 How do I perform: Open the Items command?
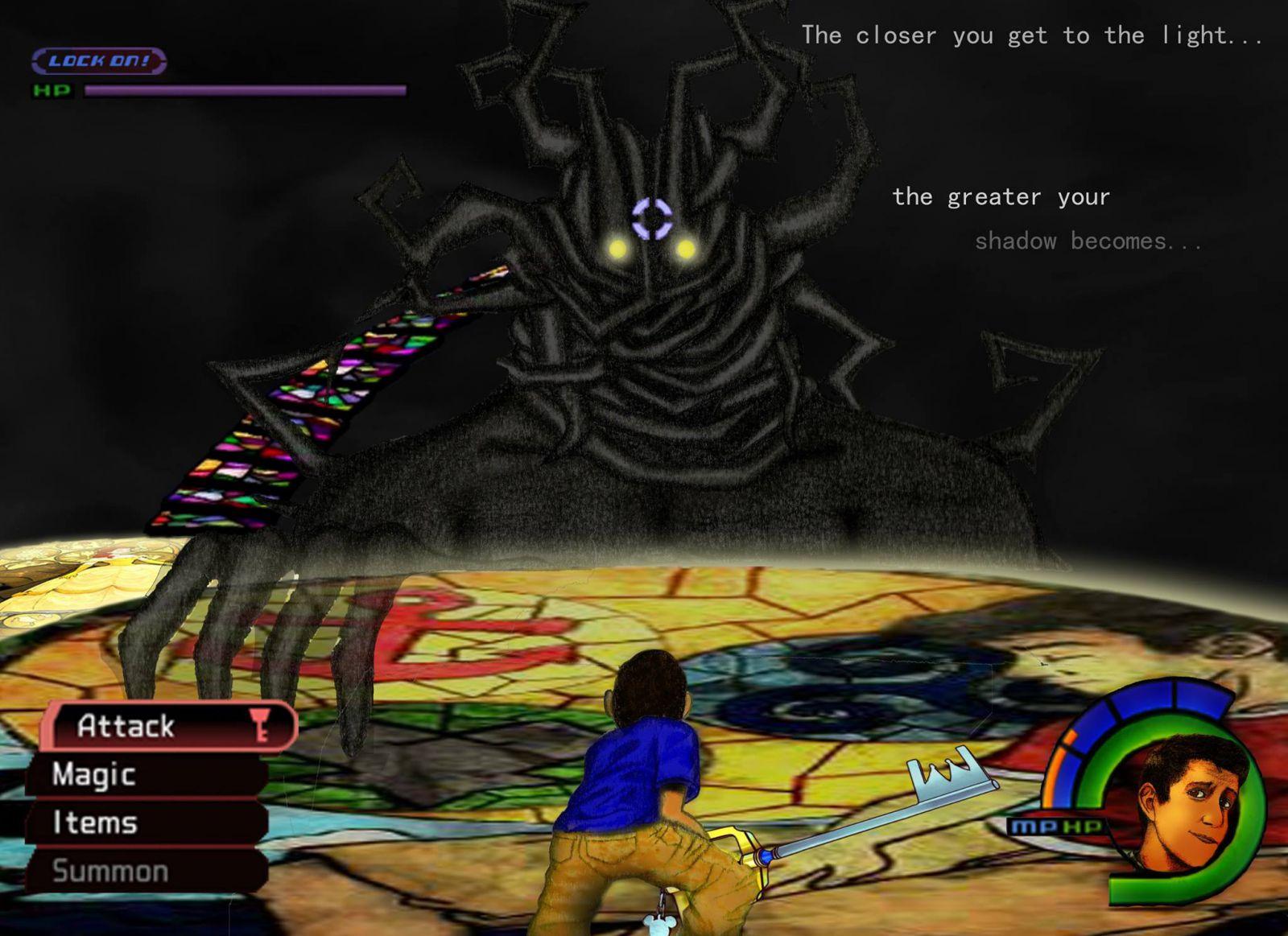(x=145, y=823)
